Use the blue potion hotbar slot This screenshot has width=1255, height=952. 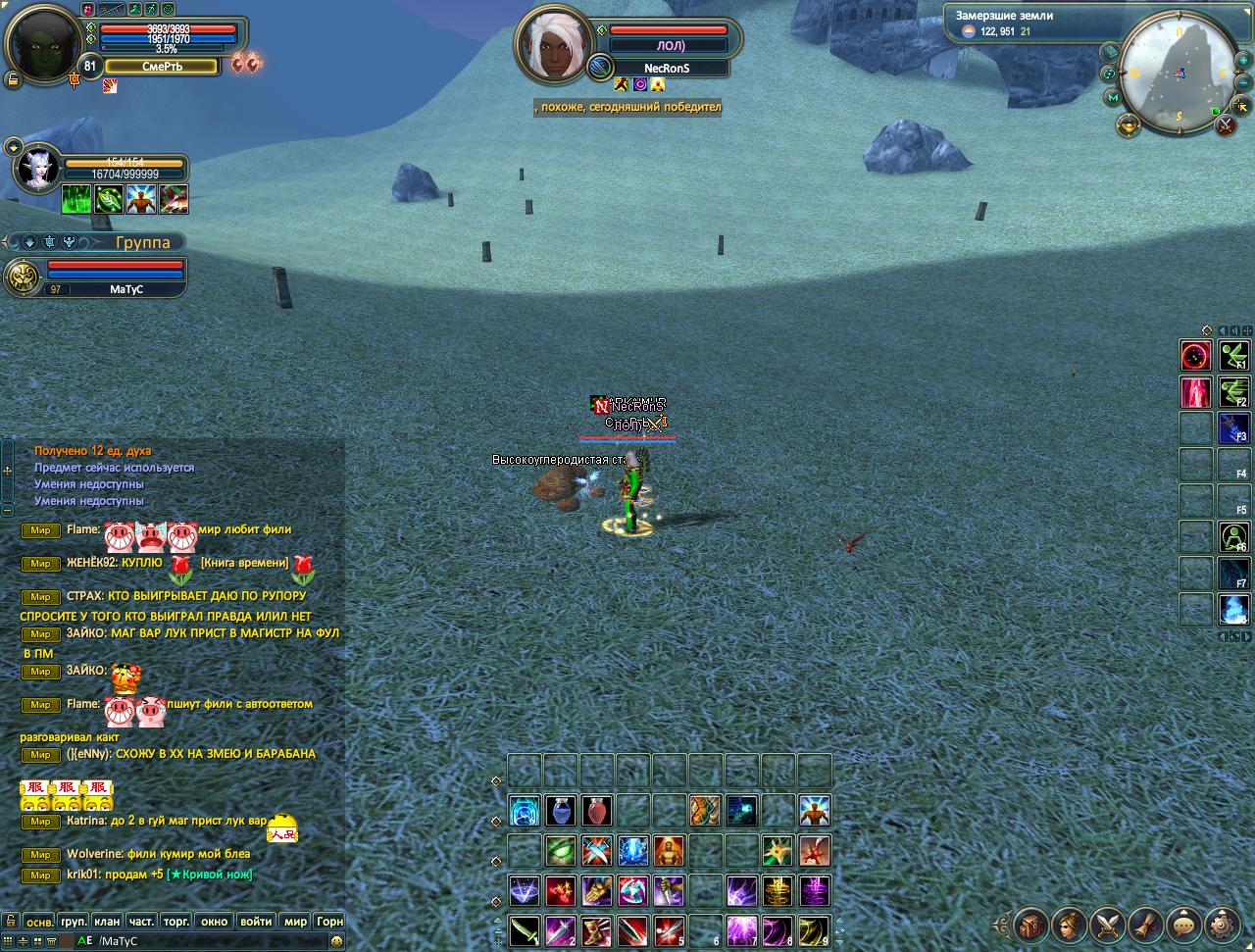click(561, 811)
